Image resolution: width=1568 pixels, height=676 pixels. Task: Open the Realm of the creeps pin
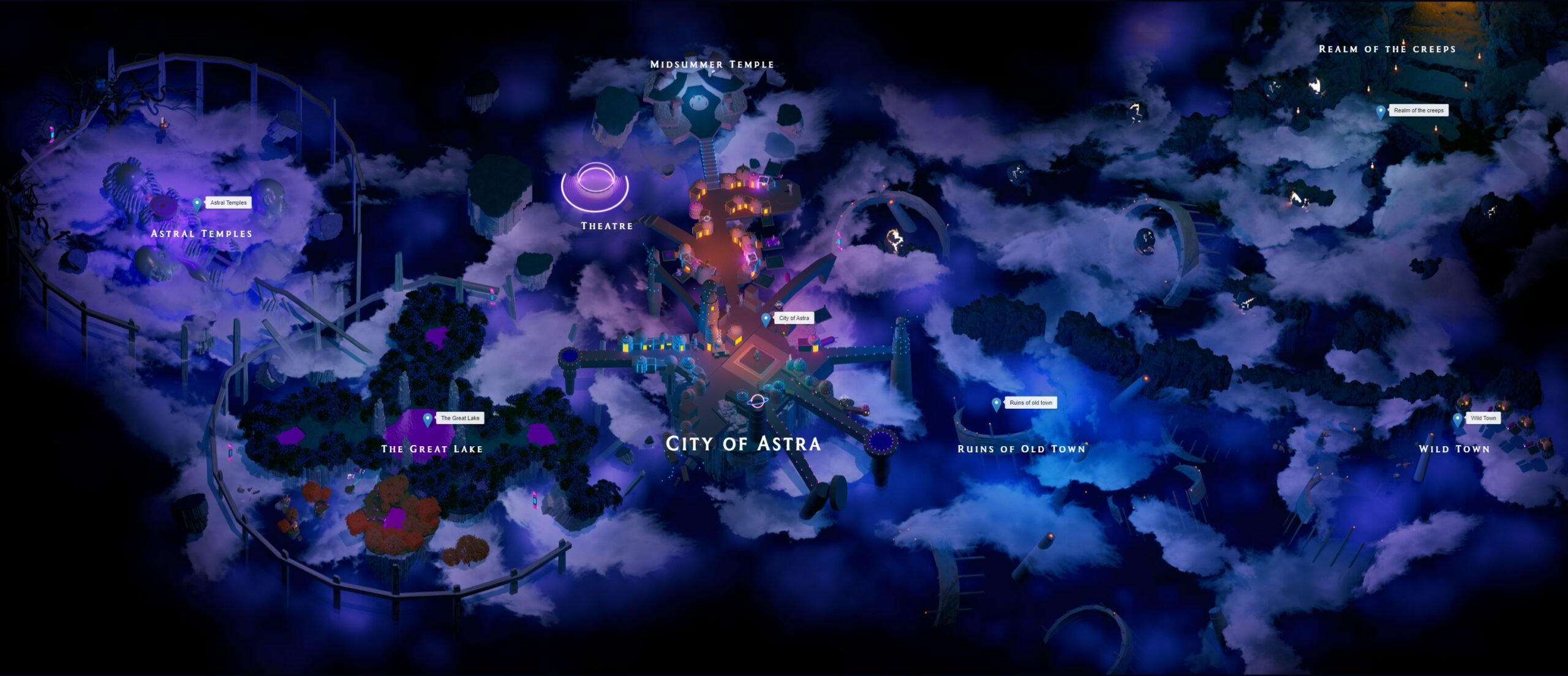pyautogui.click(x=1381, y=112)
